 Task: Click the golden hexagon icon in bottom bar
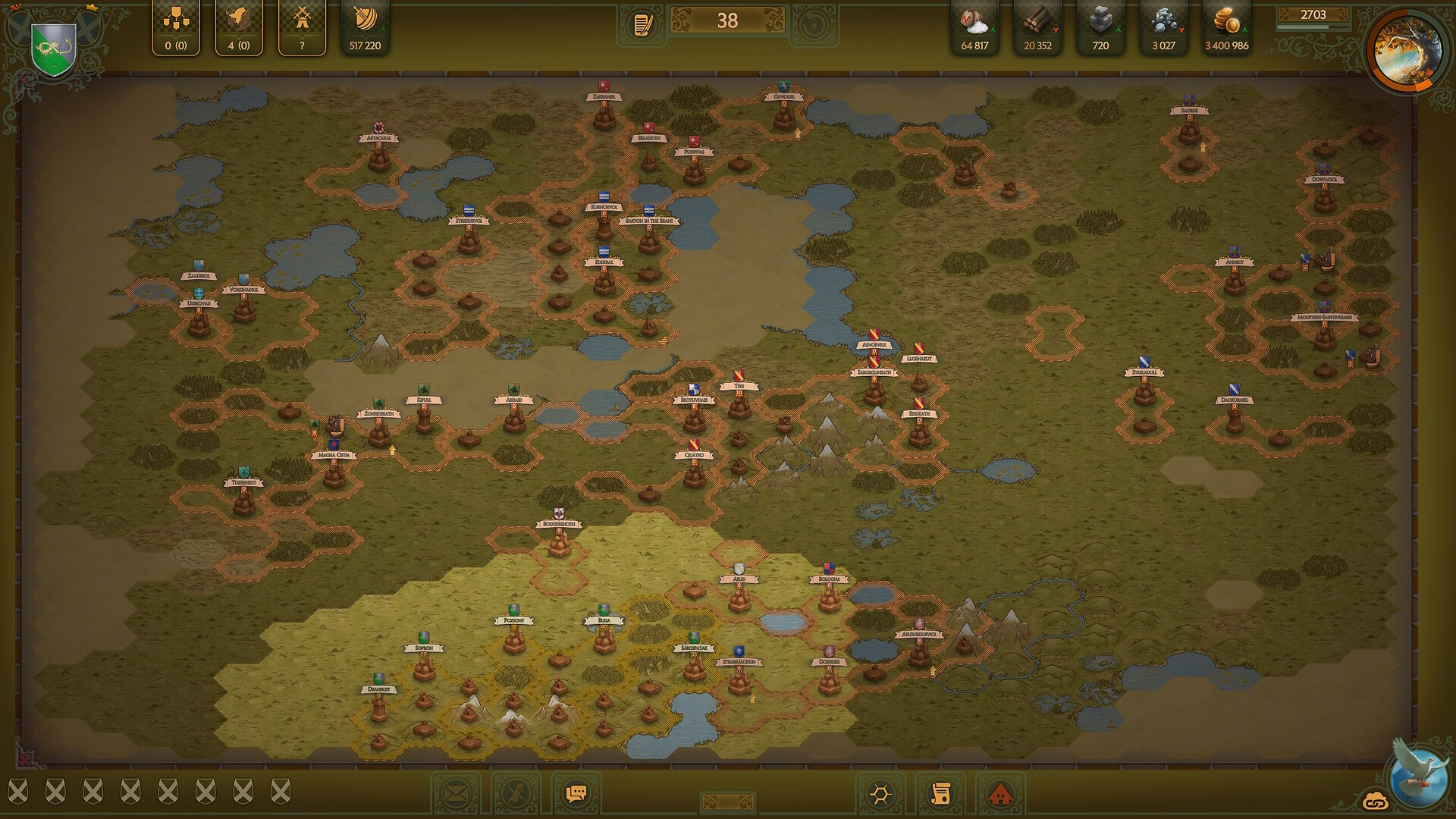(880, 793)
